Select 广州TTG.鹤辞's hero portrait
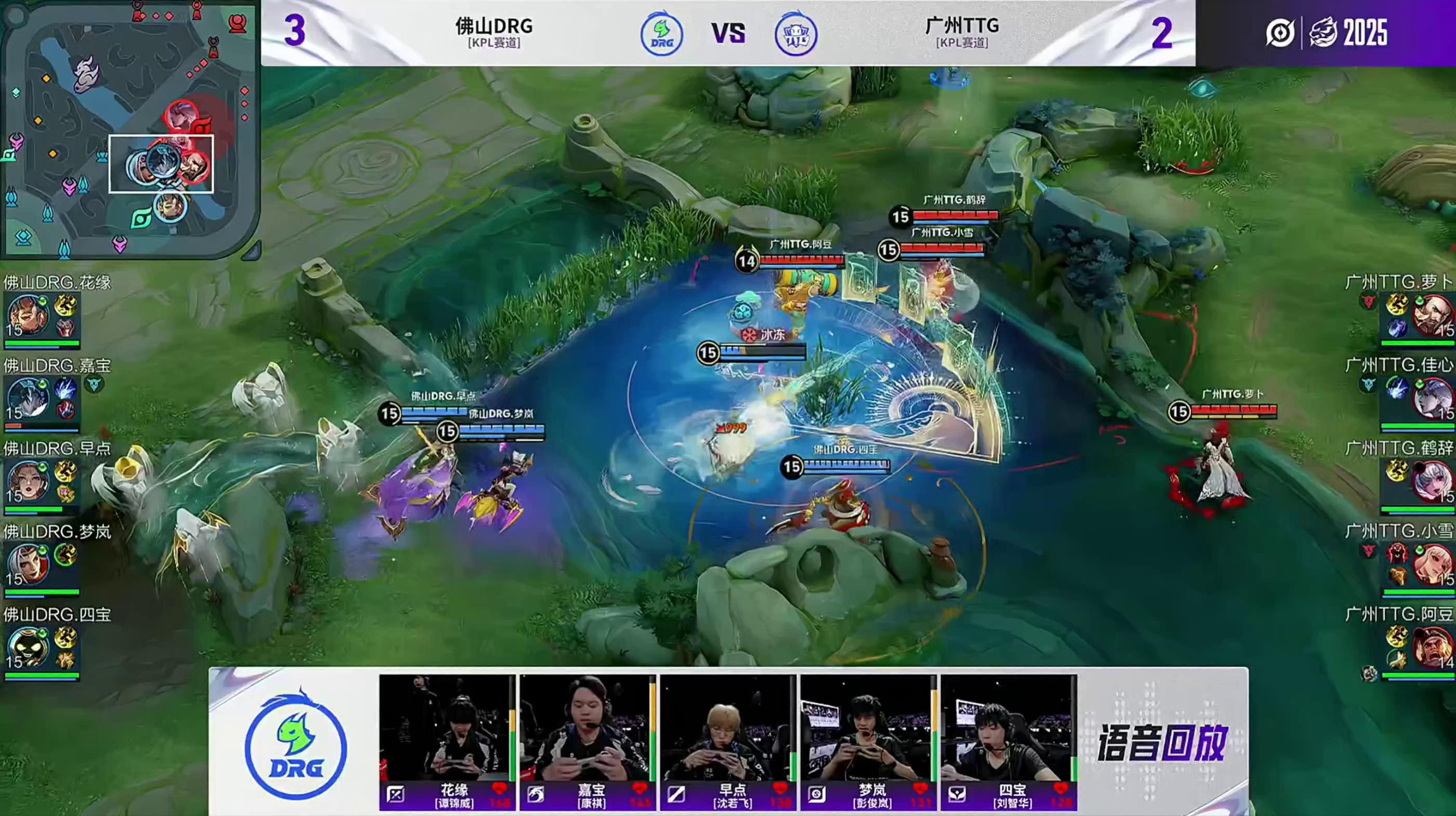 click(x=1432, y=481)
